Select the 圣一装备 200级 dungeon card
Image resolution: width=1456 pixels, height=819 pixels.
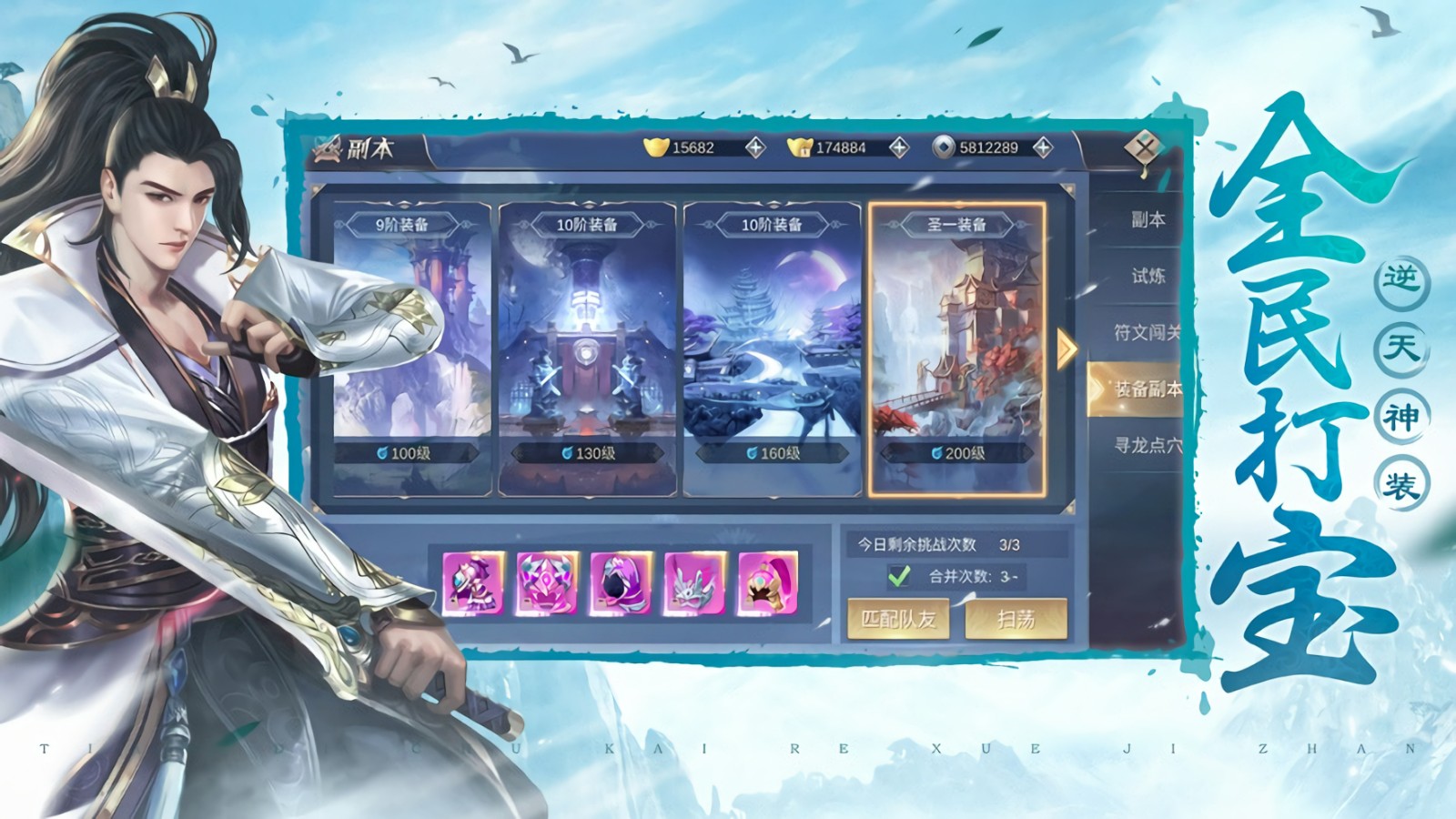956,346
